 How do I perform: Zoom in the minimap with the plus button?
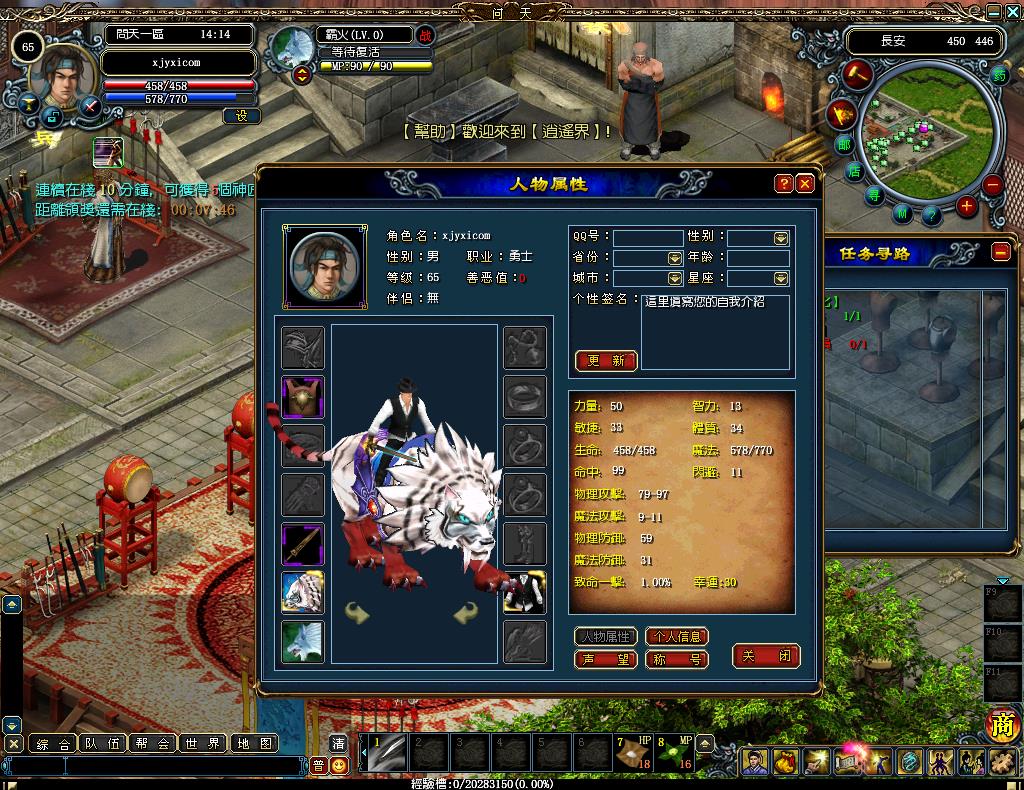(966, 207)
